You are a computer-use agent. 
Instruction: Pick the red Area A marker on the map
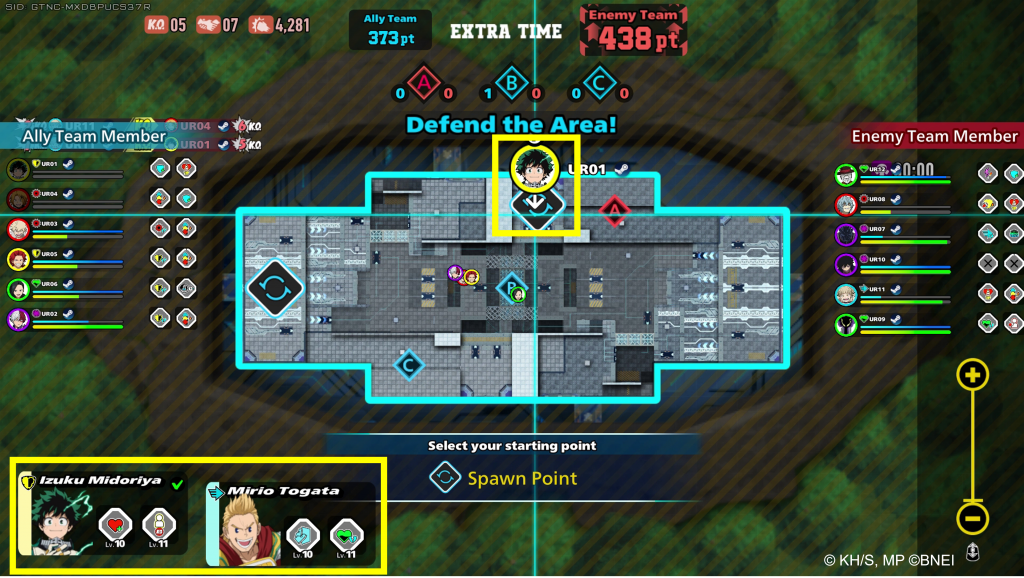[x=613, y=210]
